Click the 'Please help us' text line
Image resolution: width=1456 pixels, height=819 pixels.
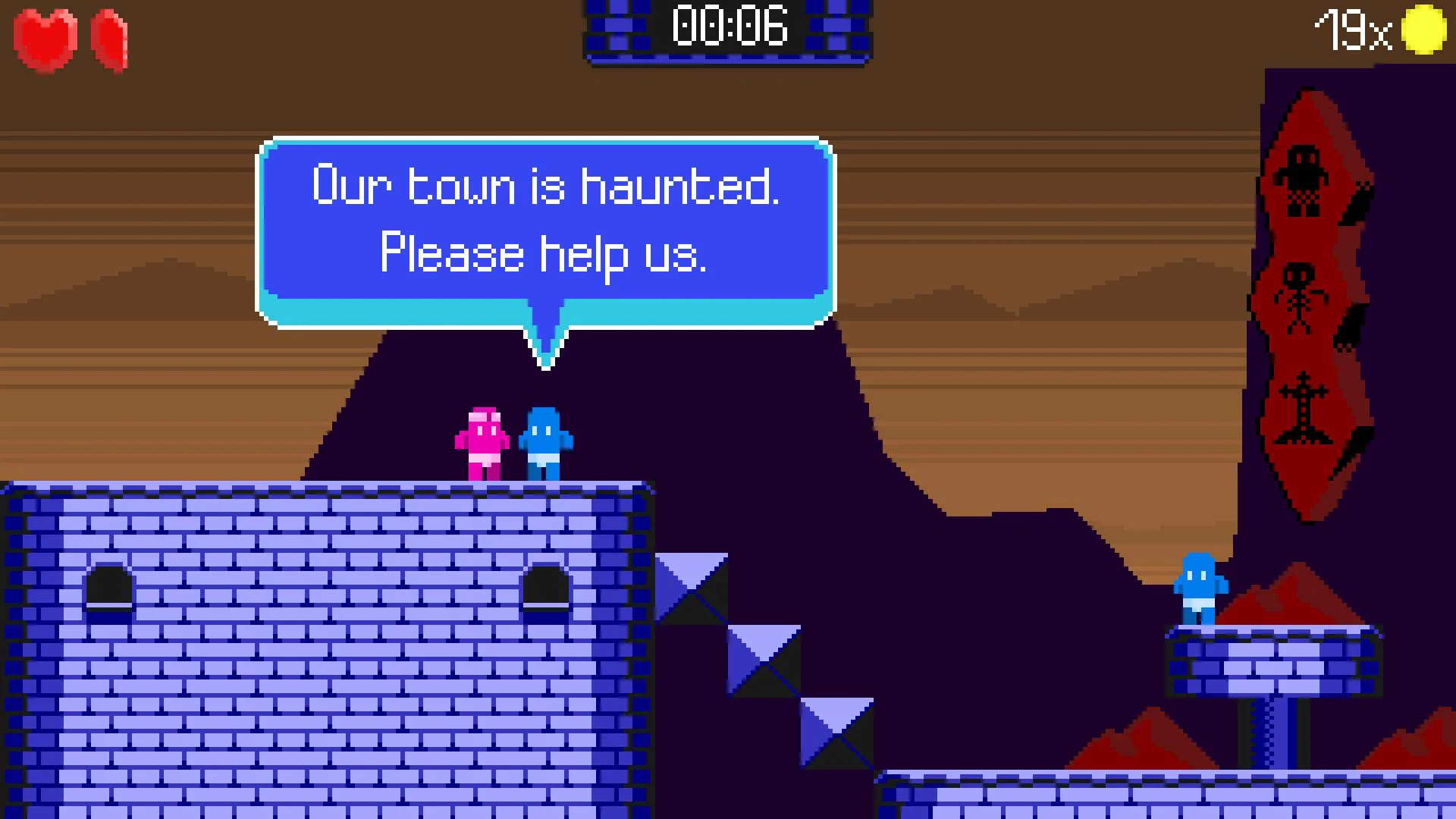tap(544, 254)
